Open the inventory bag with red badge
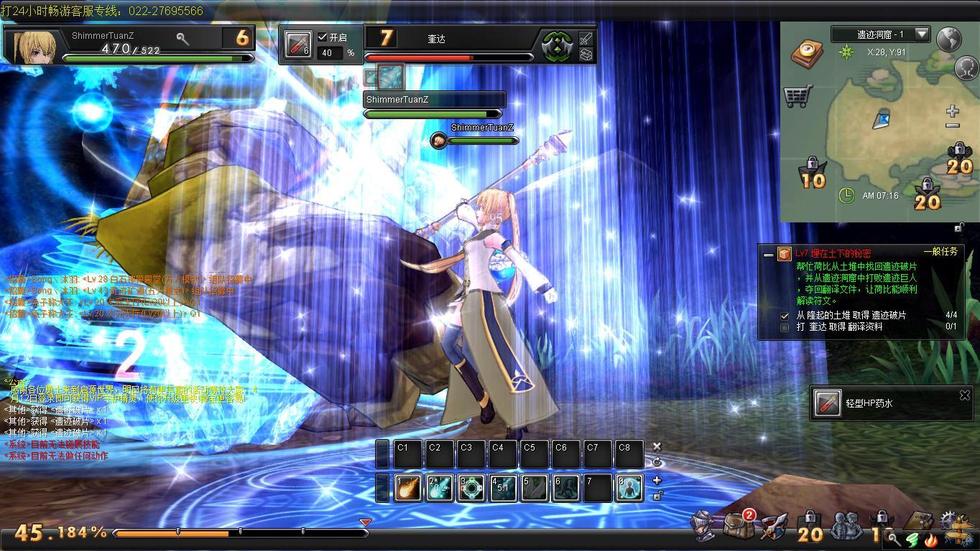The width and height of the screenshot is (980, 551). click(x=739, y=523)
